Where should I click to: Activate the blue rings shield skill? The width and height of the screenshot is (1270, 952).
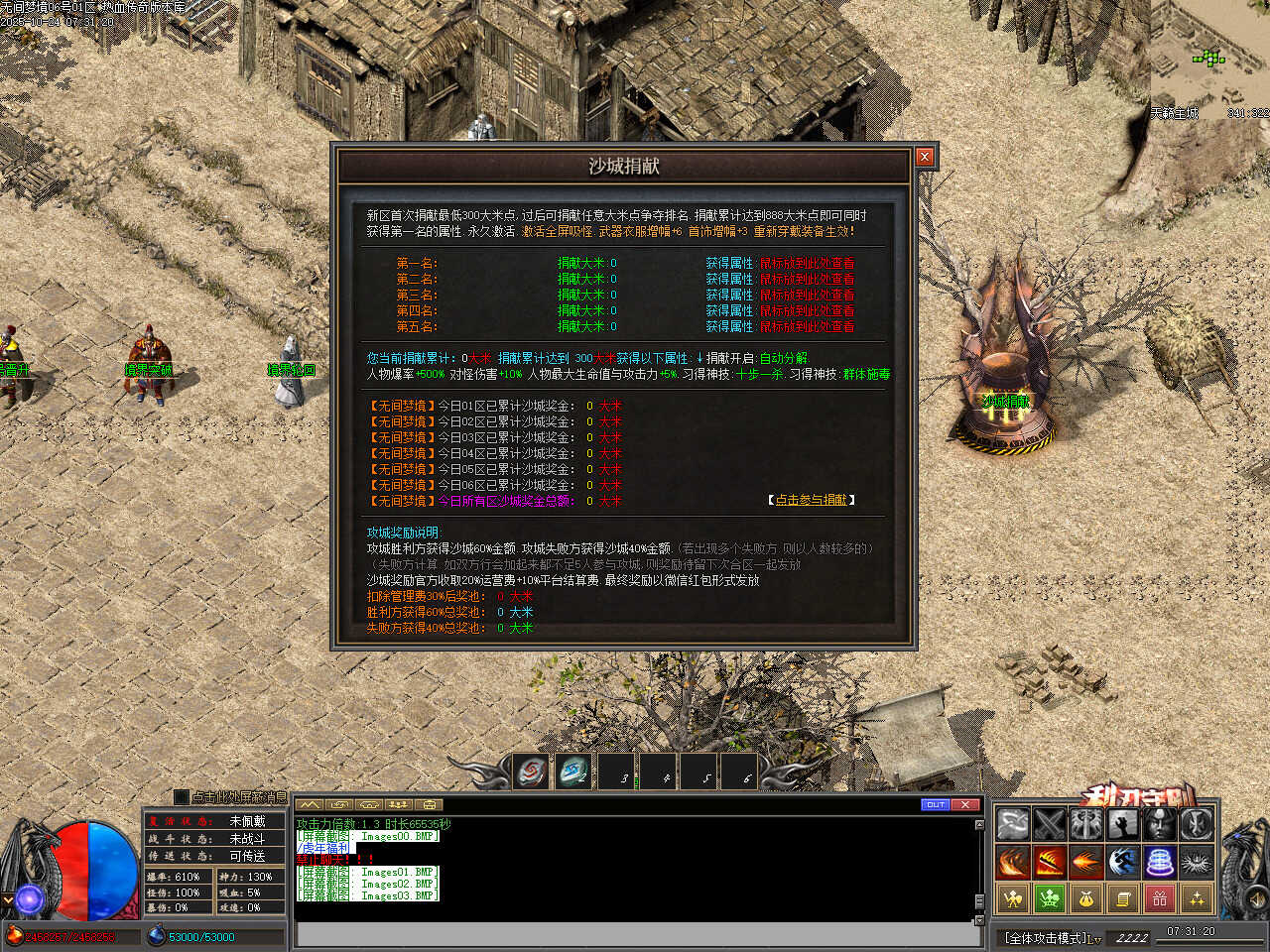[x=1160, y=862]
